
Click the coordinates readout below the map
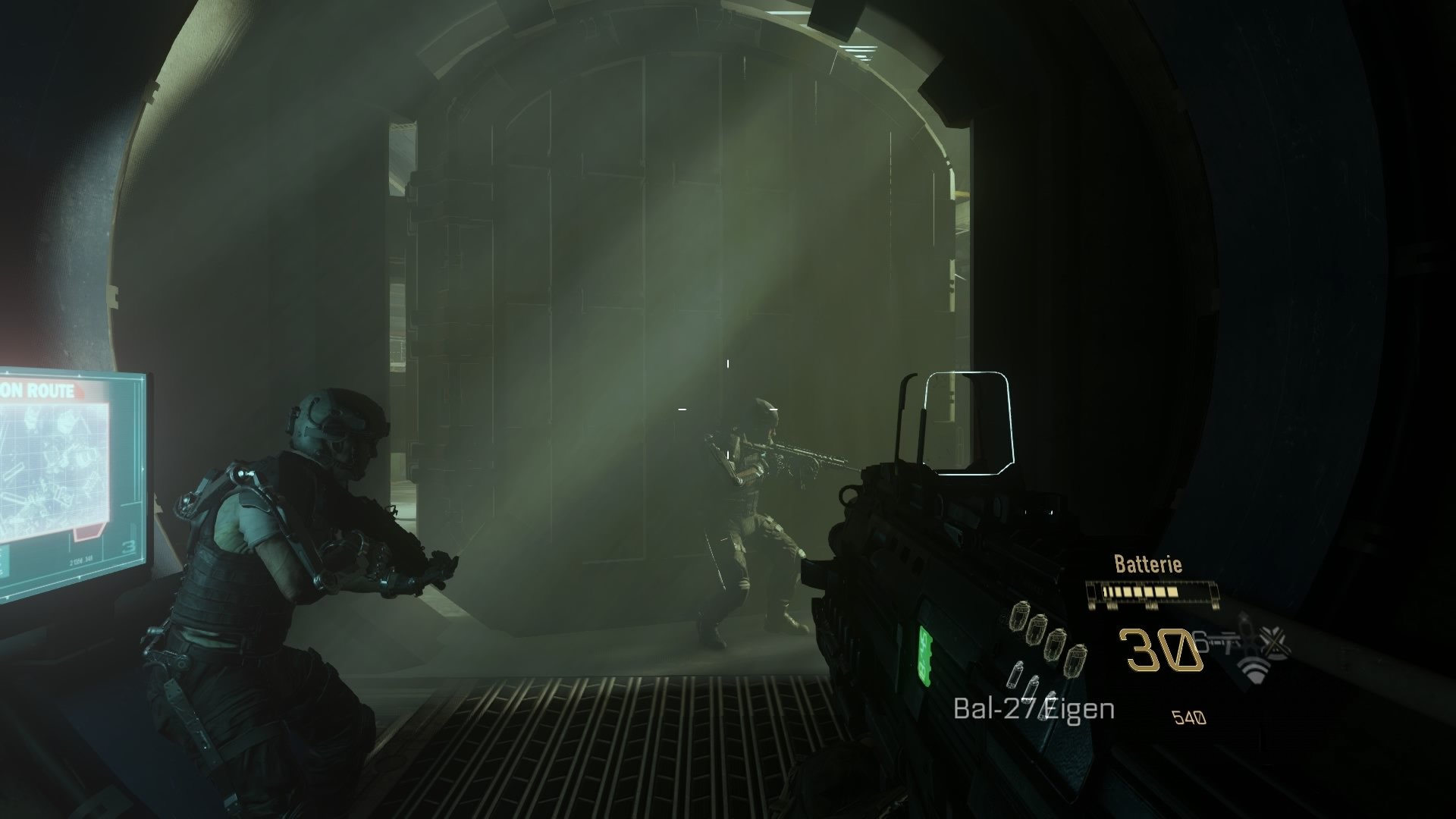pyautogui.click(x=82, y=560)
